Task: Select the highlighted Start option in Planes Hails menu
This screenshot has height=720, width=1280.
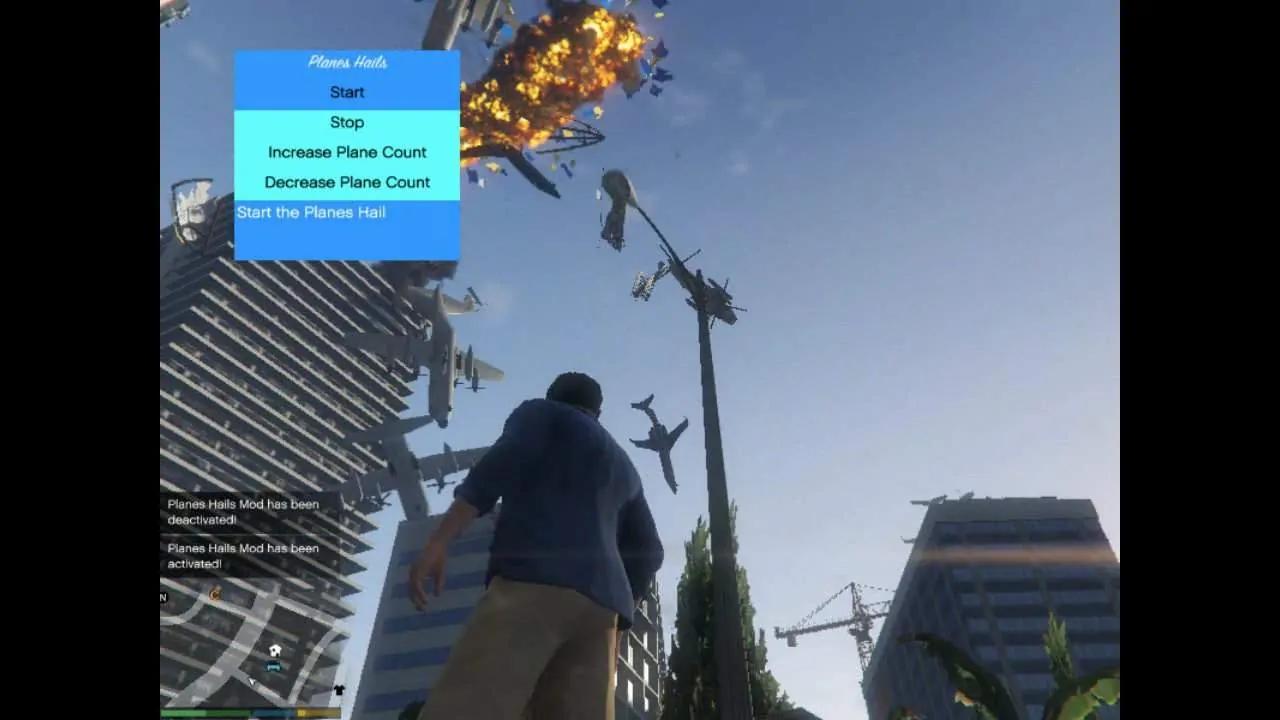Action: point(346,92)
